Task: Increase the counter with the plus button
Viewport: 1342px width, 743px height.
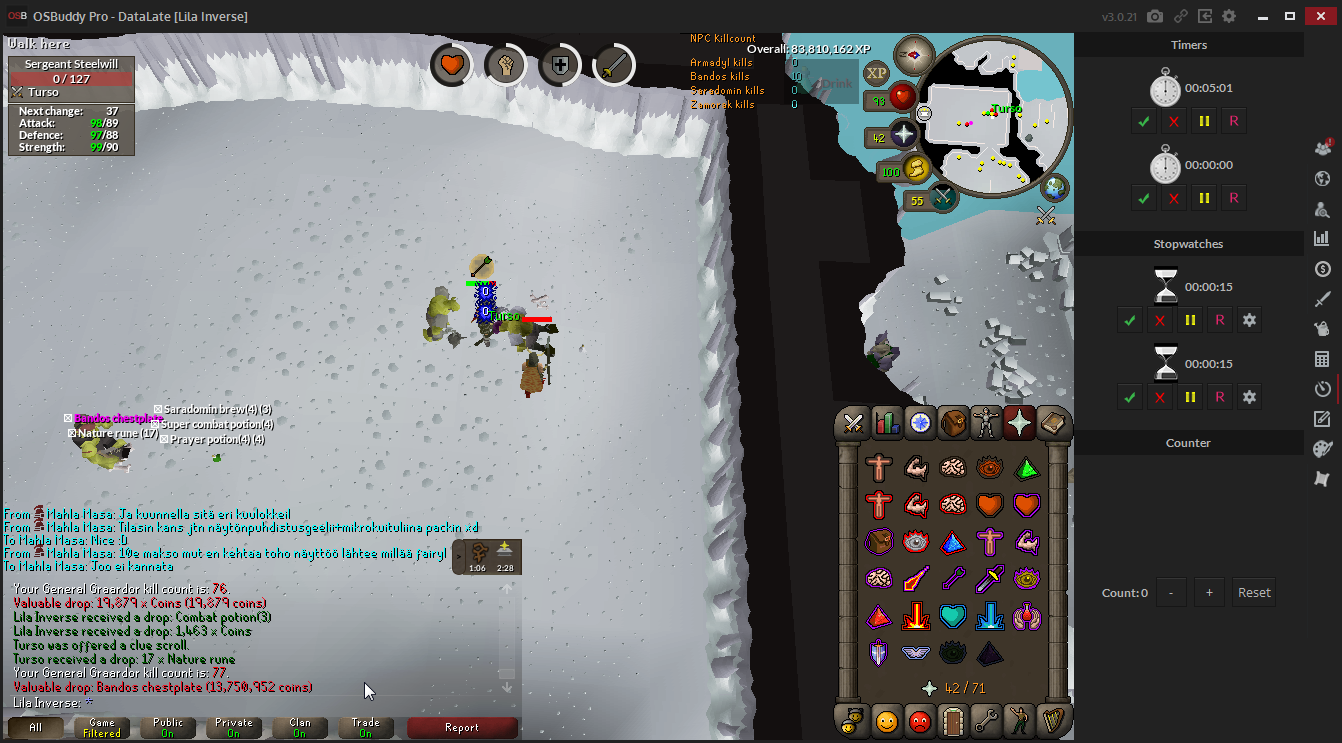Action: pos(1209,592)
